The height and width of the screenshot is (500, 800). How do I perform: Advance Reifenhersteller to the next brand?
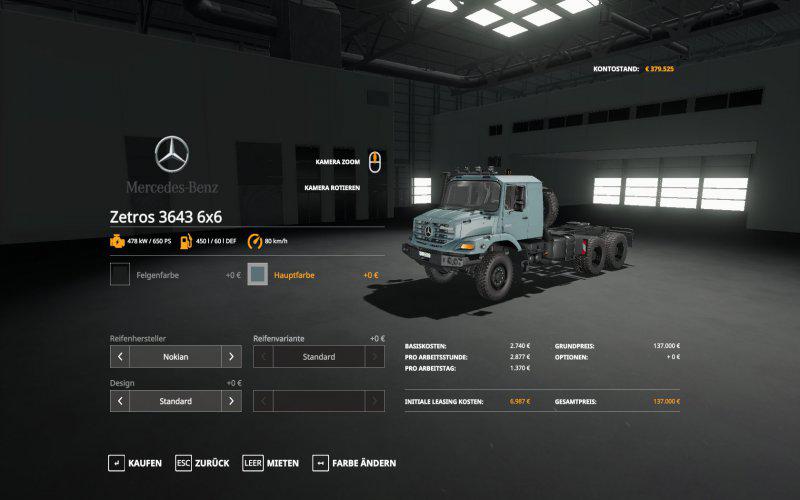tap(232, 356)
